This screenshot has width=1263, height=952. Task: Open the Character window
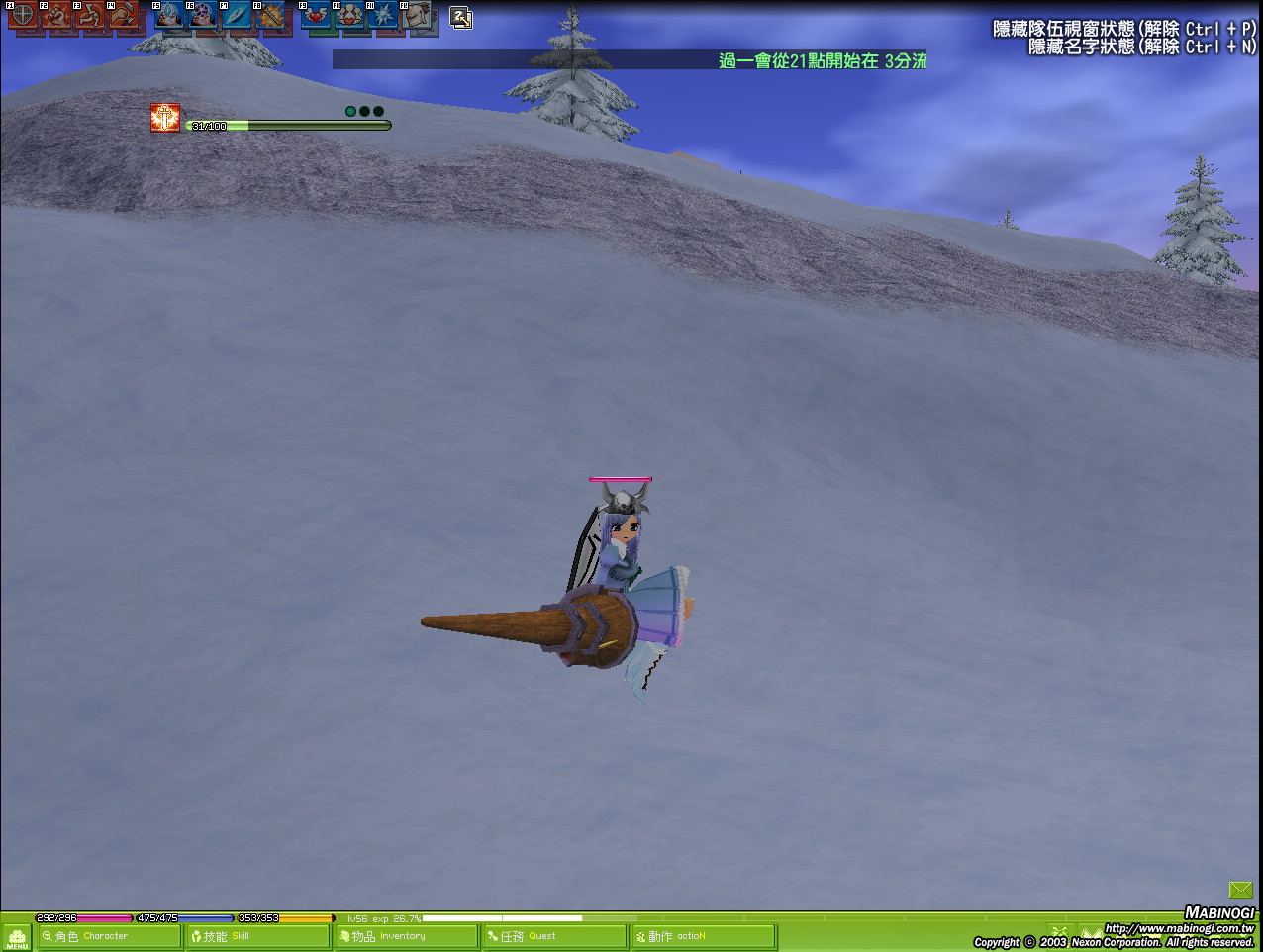109,936
